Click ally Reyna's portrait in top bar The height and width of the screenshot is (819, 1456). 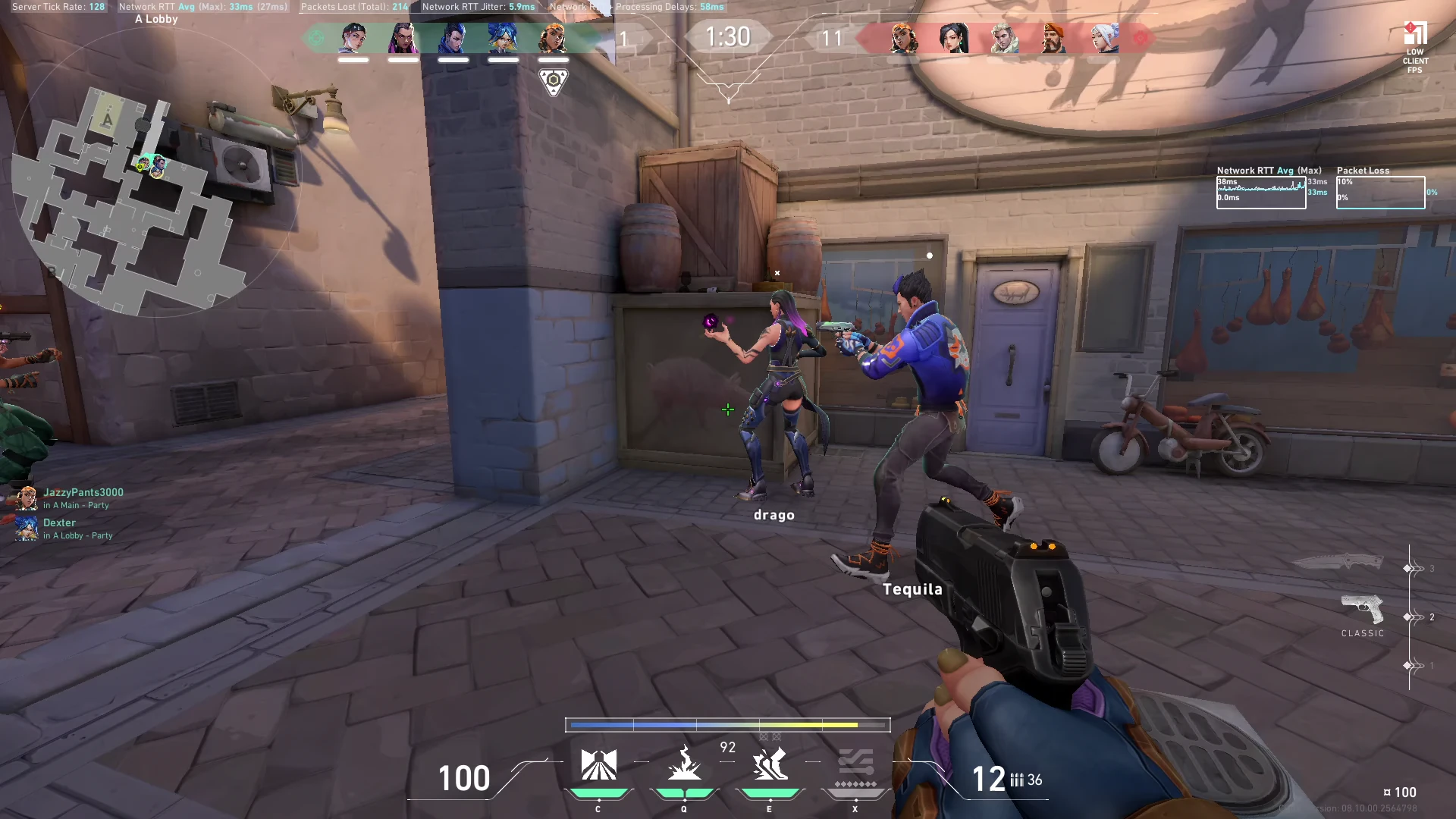pyautogui.click(x=403, y=38)
